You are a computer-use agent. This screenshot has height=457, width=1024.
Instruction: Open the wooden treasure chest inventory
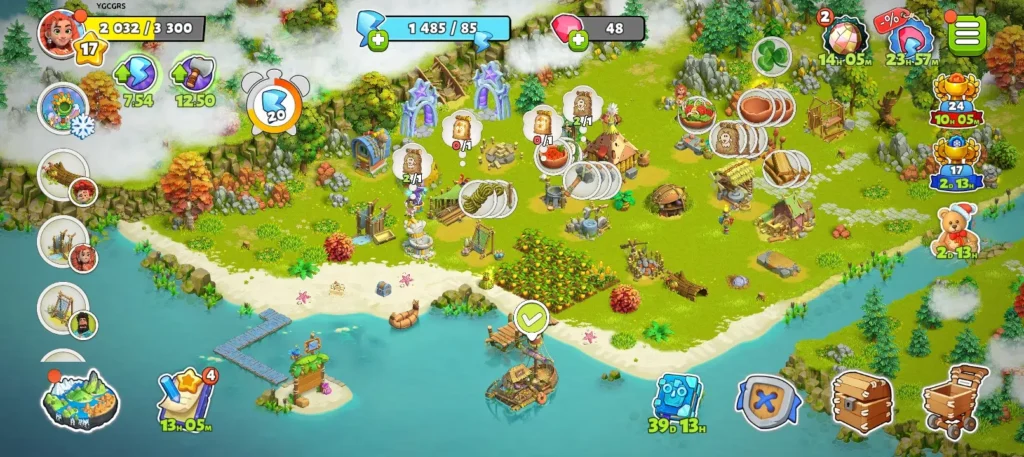point(861,401)
